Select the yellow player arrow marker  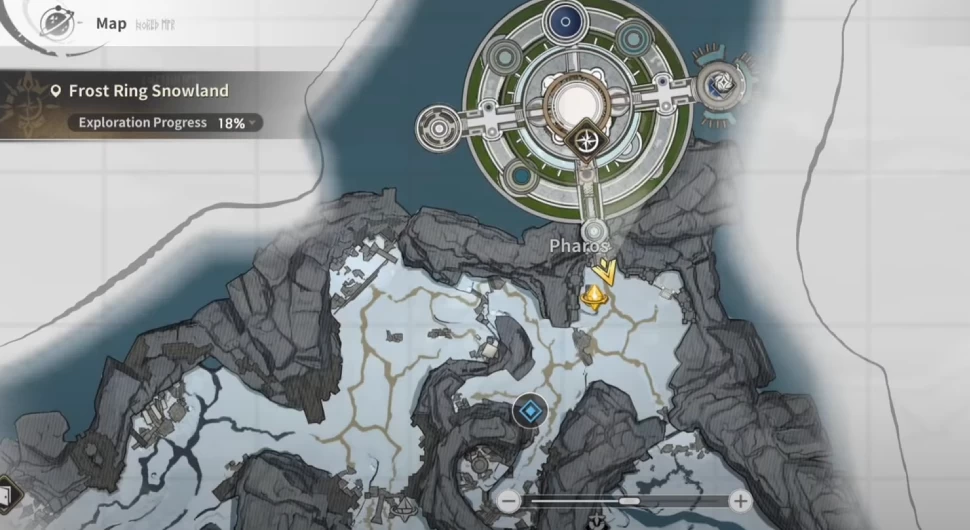tap(604, 270)
